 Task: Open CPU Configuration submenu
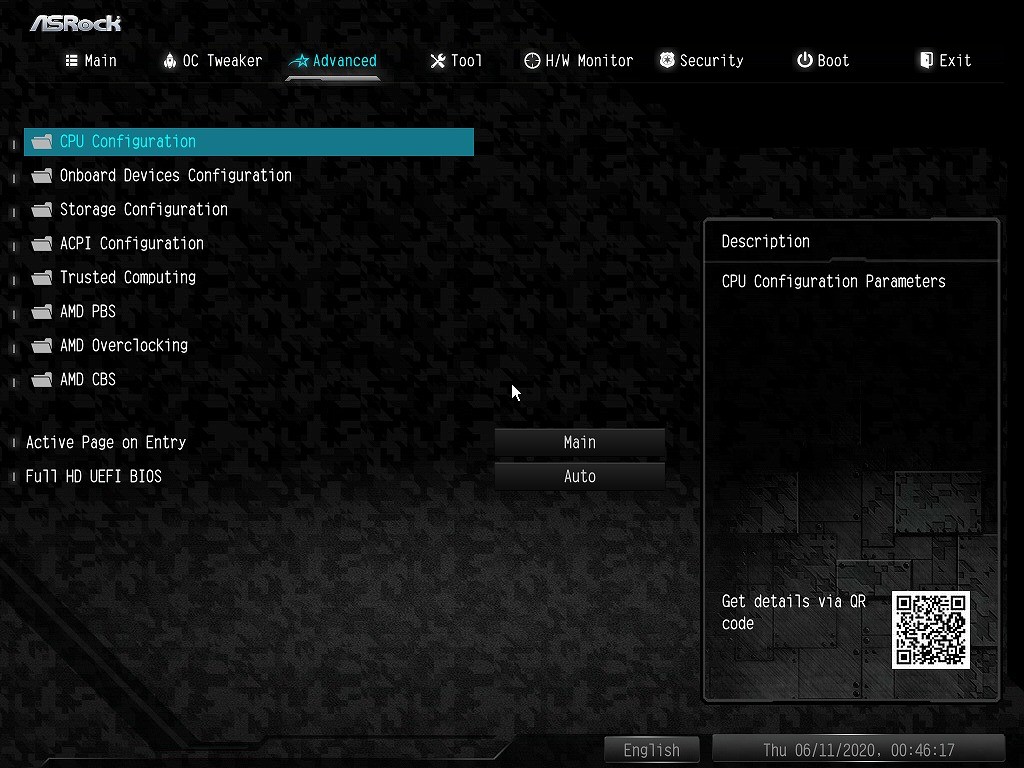pos(128,142)
